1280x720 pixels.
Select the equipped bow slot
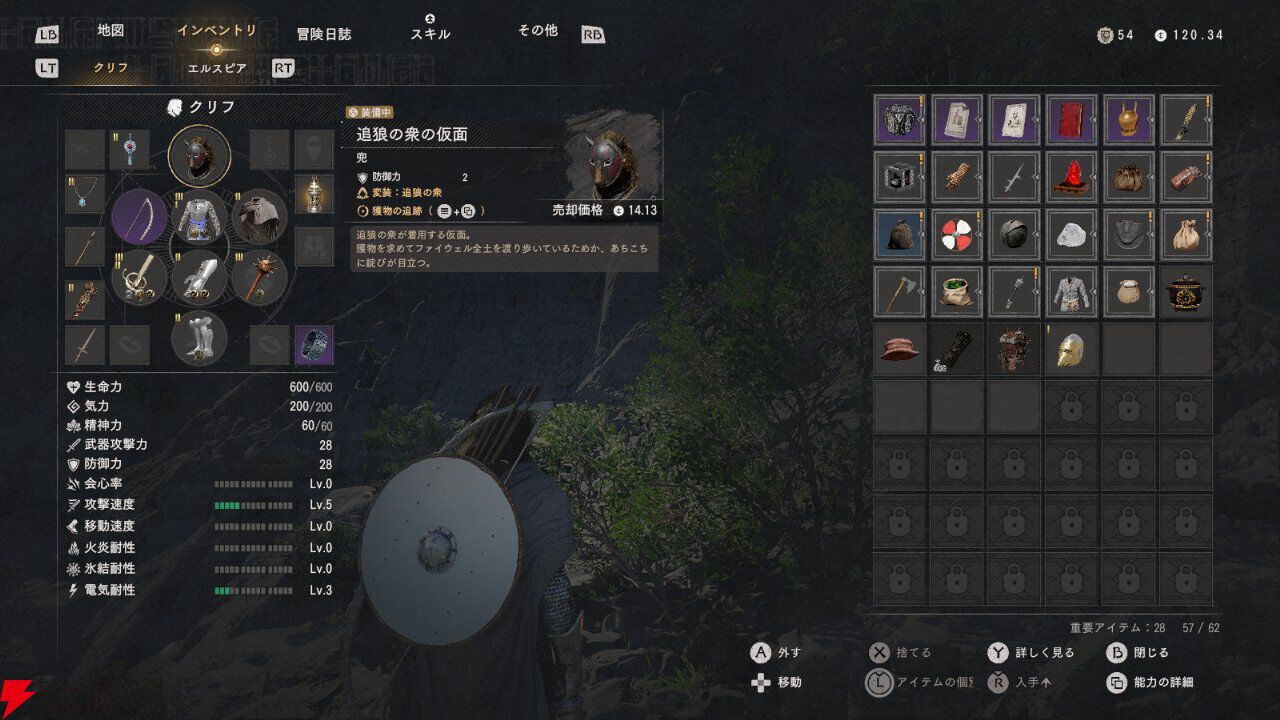click(x=140, y=217)
